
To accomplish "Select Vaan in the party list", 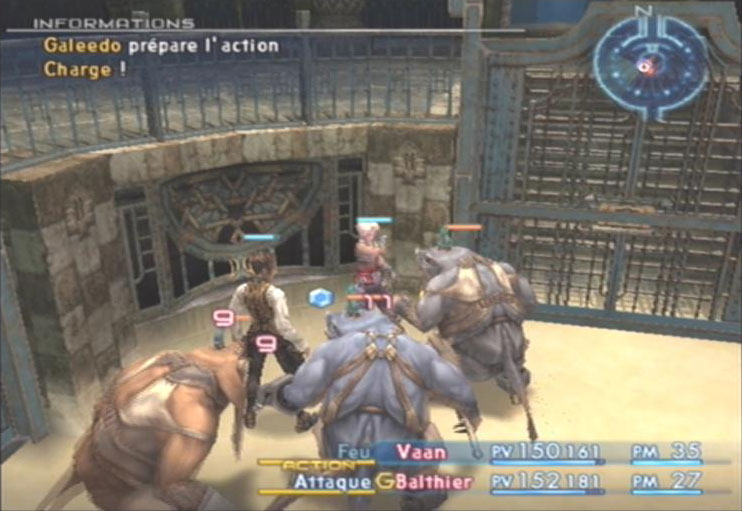I will coord(421,452).
